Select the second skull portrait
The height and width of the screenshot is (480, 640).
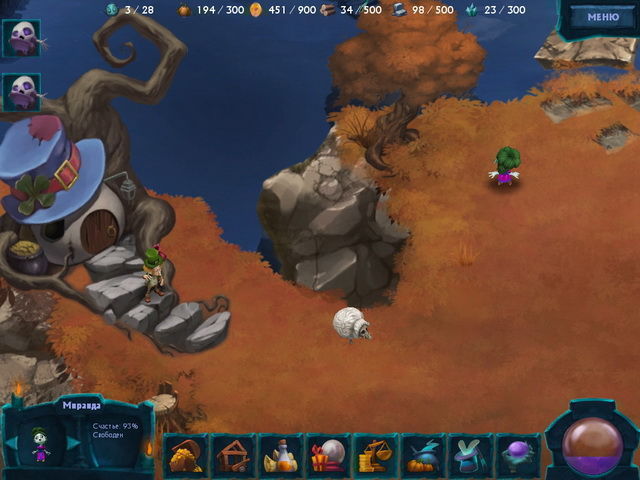pyautogui.click(x=21, y=92)
